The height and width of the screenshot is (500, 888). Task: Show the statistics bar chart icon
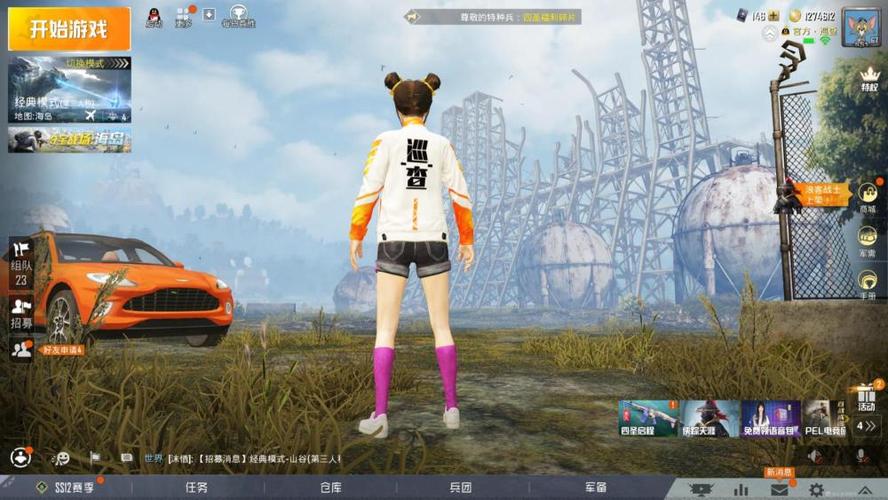pos(741,489)
